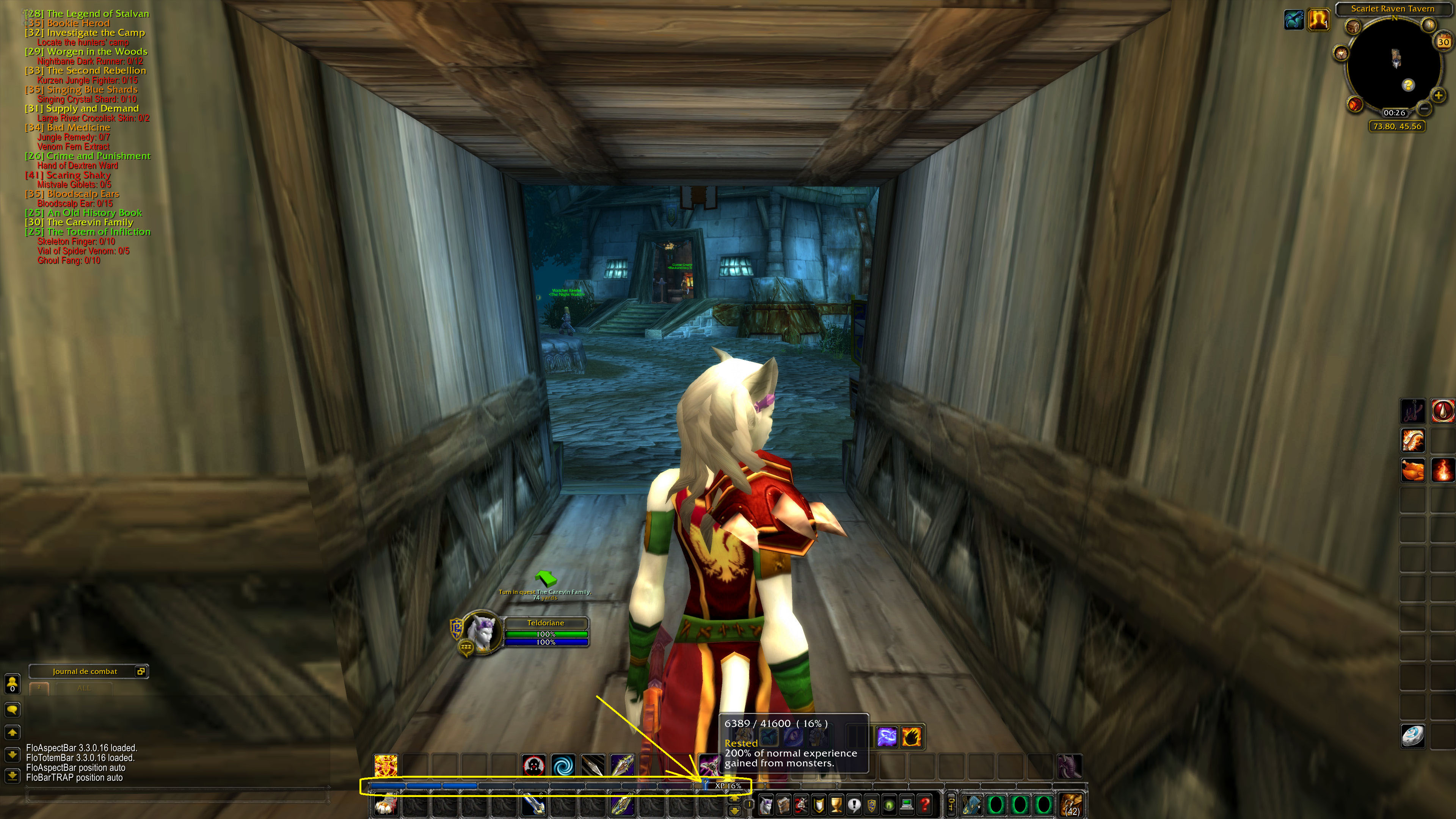
Task: Toggle the chat bubble button on left edge
Action: click(13, 709)
